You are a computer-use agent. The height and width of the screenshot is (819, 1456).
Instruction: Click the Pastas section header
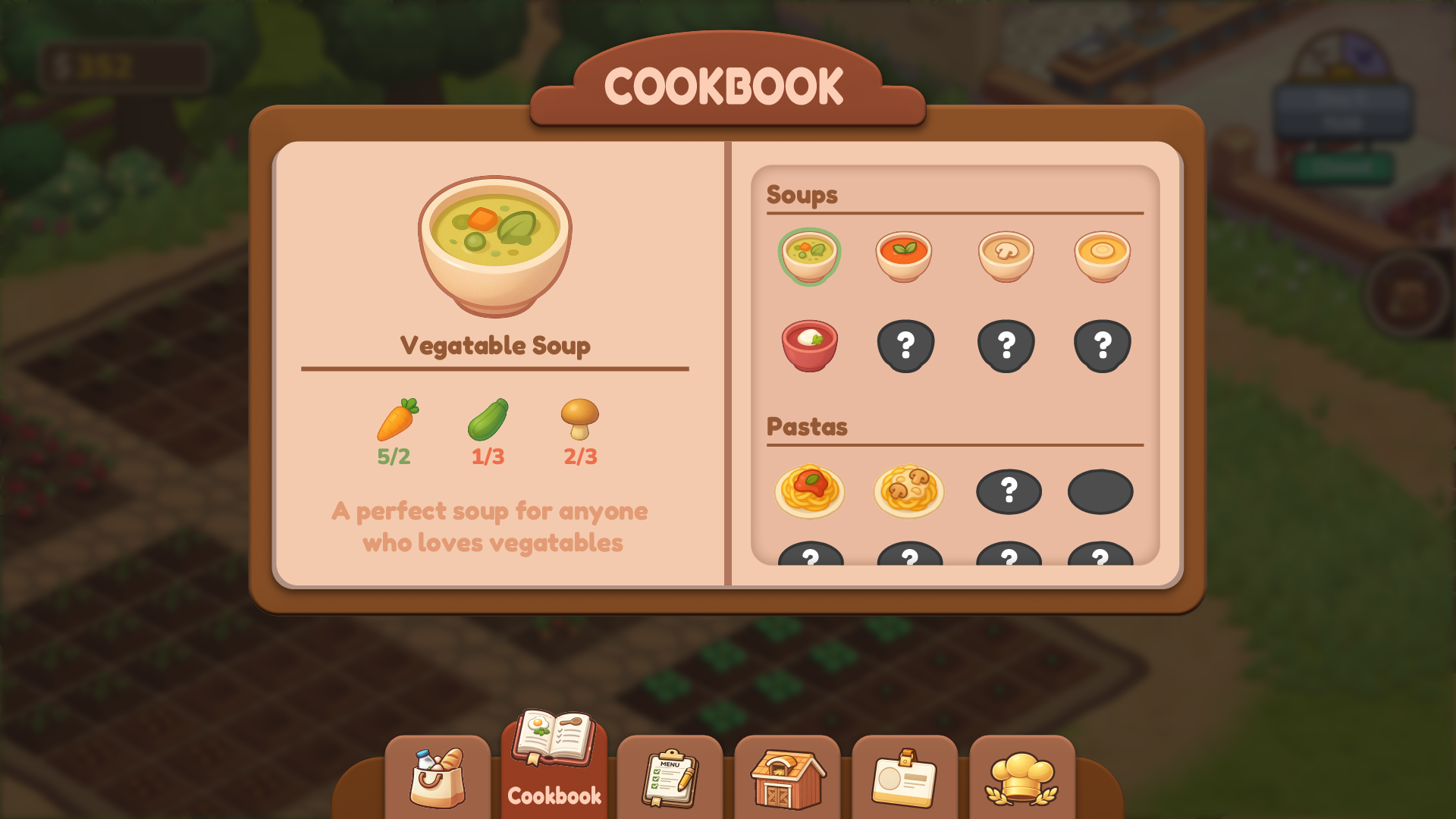pos(807,426)
